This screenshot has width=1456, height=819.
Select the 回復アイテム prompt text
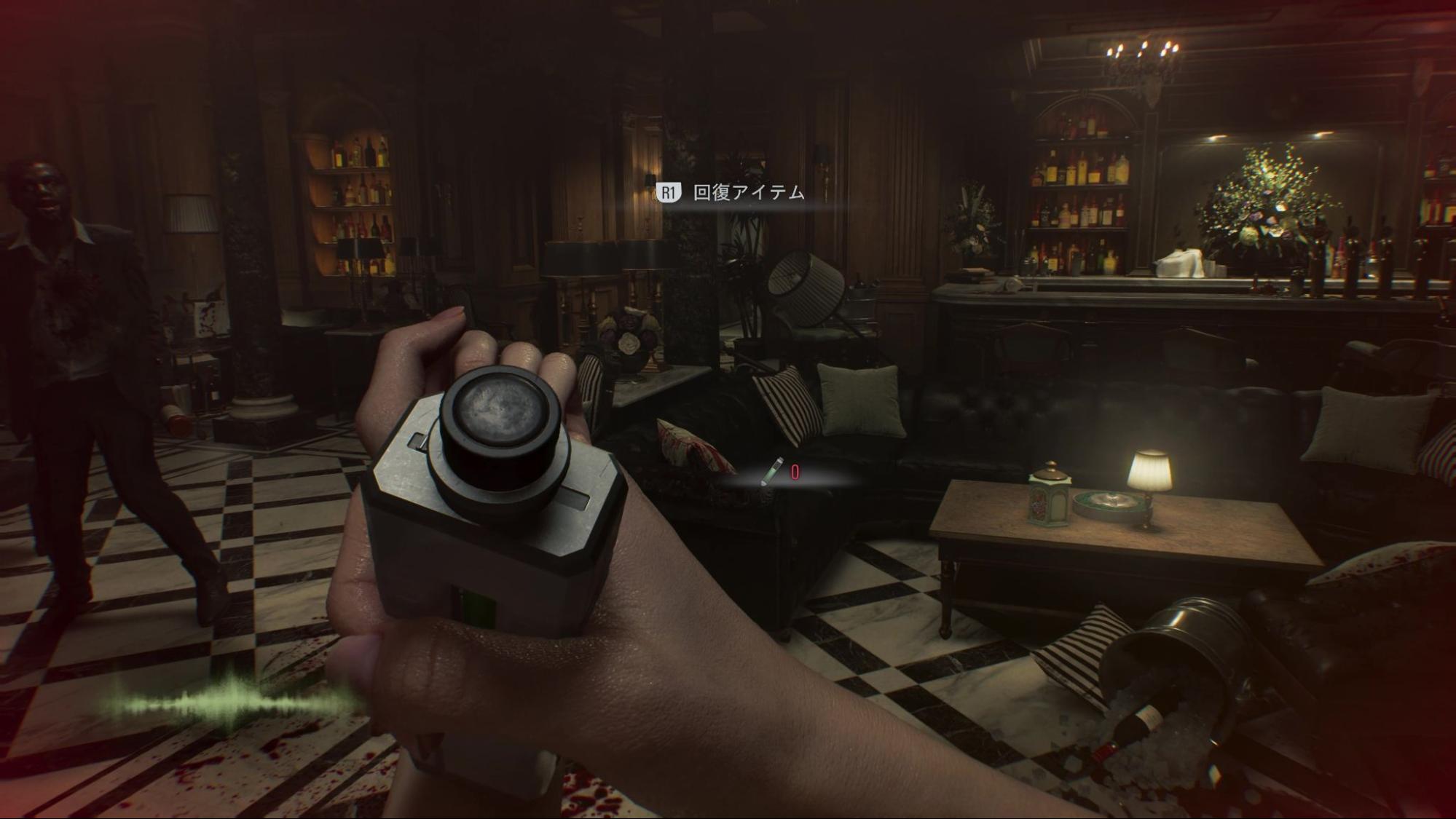750,193
